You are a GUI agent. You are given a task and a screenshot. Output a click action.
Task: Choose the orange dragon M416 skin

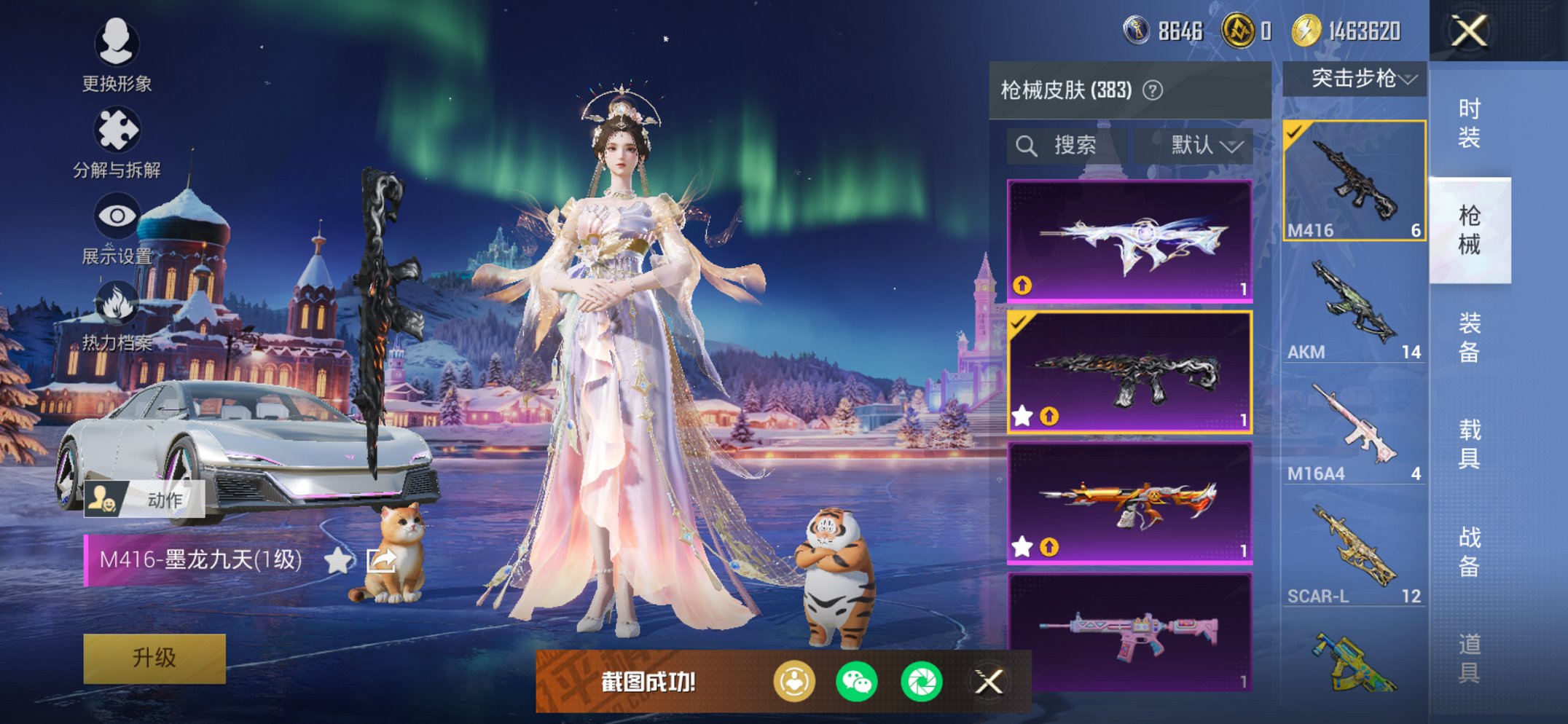1129,503
